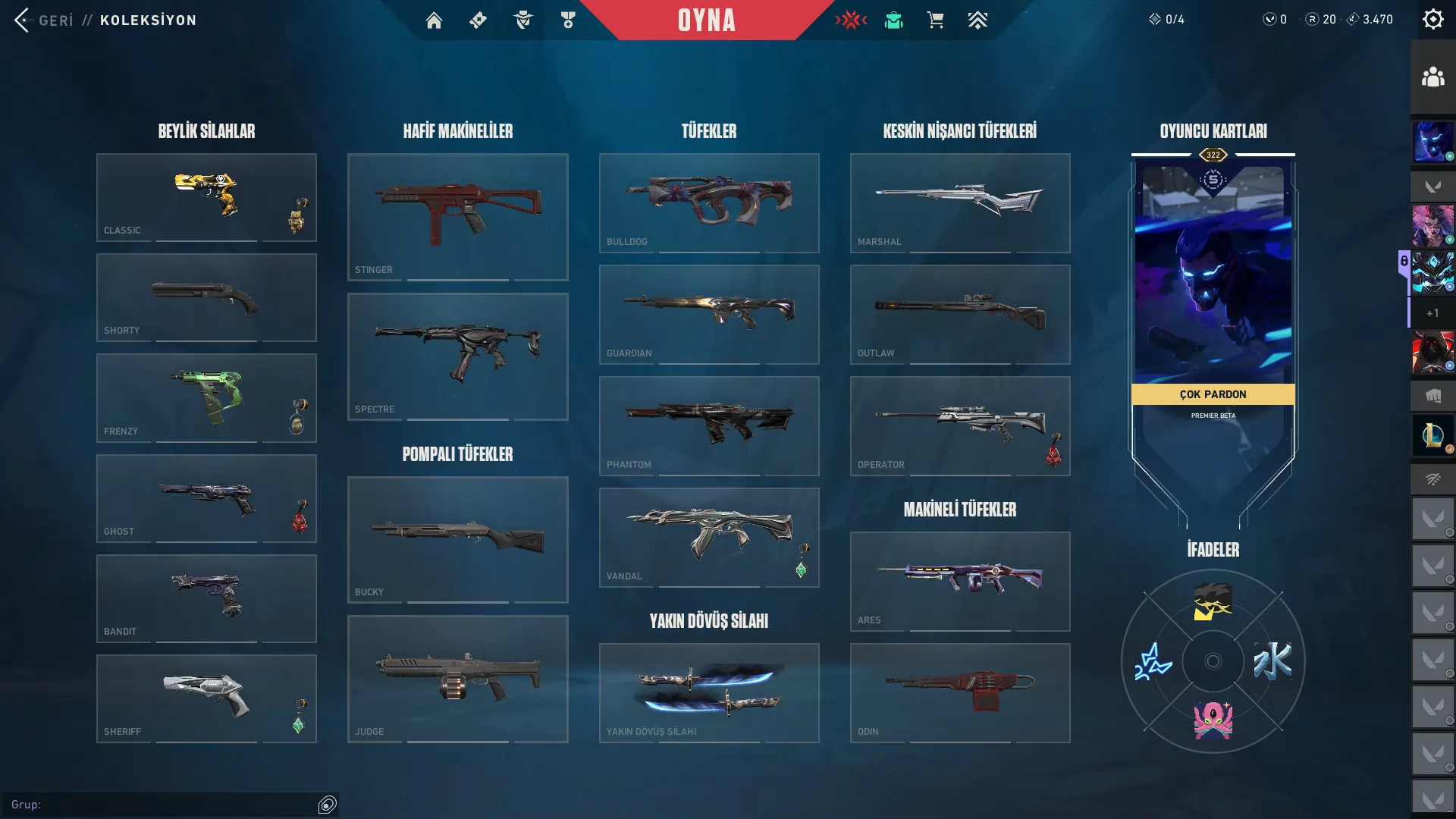Choose the Frenzy weapon slot
This screenshot has height=819, width=1456.
206,398
